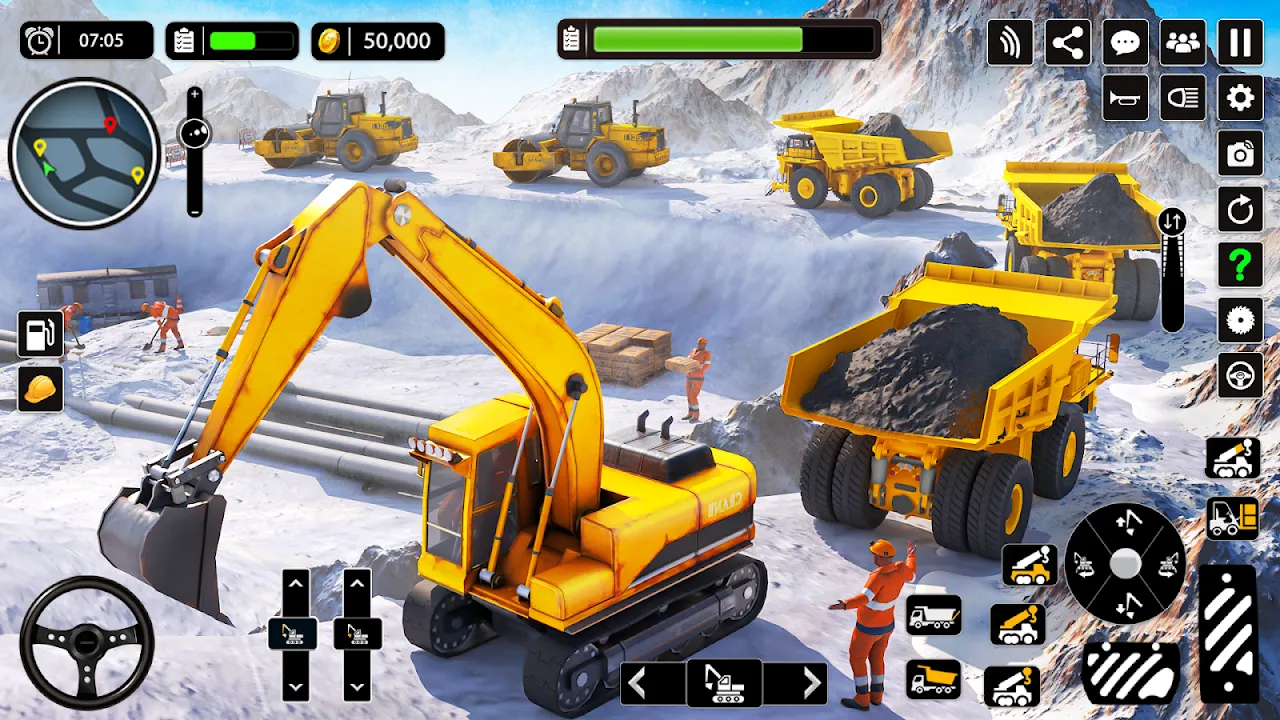This screenshot has height=720, width=1280.
Task: Switch to steering wheel control mode
Action: pyautogui.click(x=1239, y=375)
